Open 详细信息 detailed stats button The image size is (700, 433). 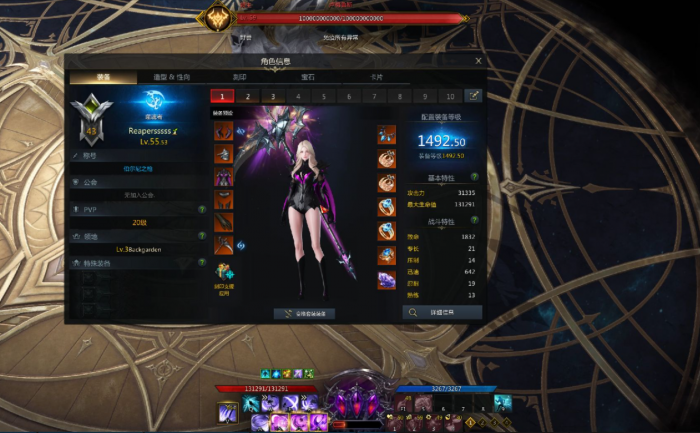pyautogui.click(x=442, y=312)
